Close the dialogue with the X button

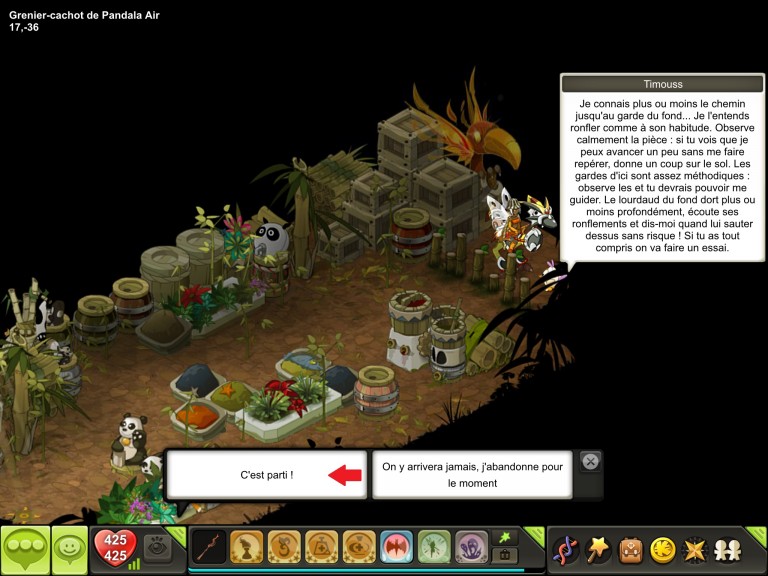[590, 461]
